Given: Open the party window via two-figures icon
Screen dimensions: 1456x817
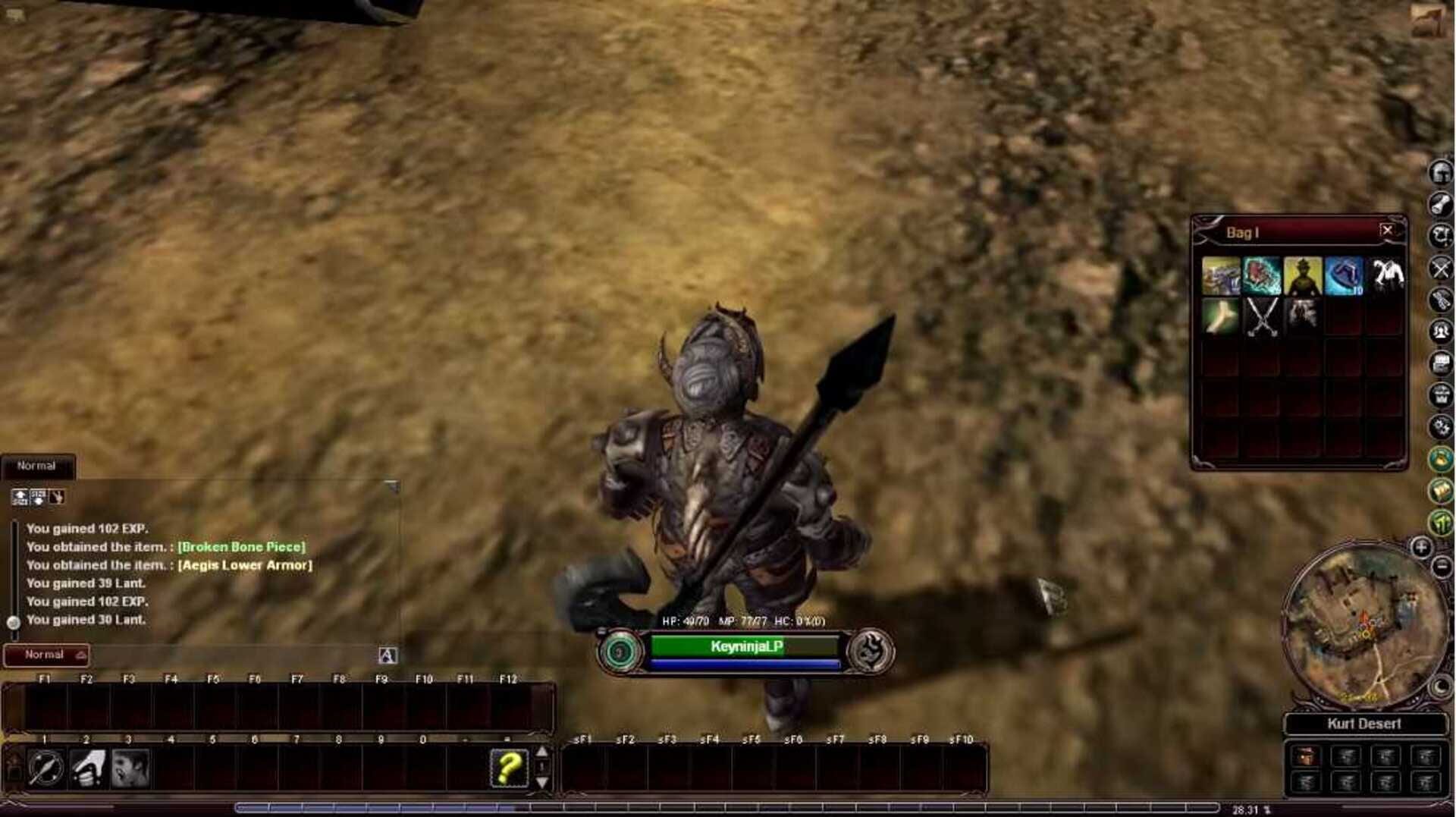Looking at the screenshot, I should (1439, 330).
